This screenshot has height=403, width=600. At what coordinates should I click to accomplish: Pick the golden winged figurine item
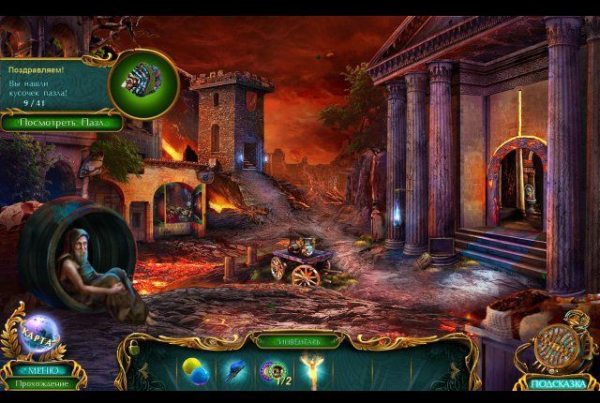point(310,371)
